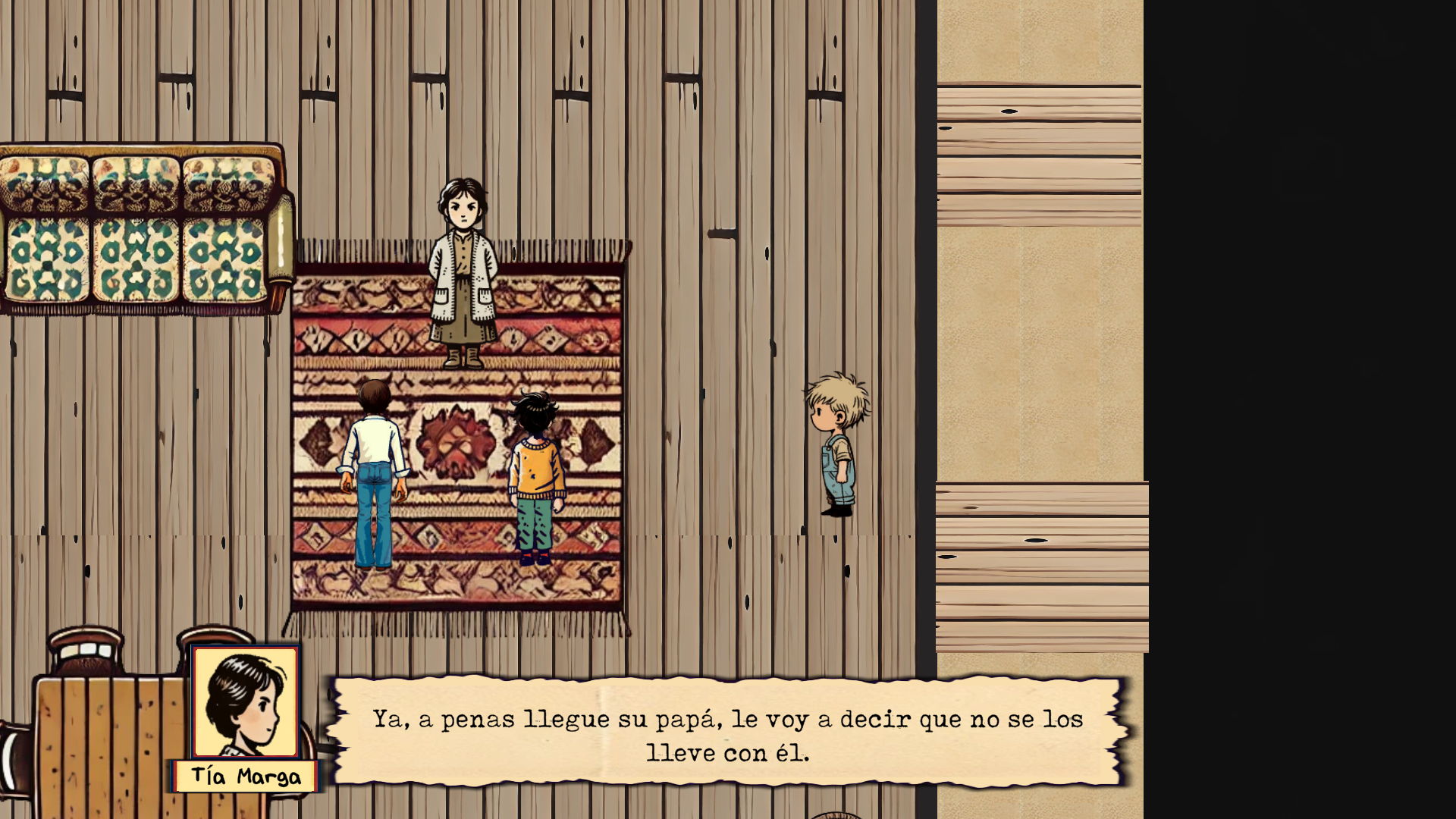Click the green patterned sofa
1456x819 pixels.
(136, 227)
